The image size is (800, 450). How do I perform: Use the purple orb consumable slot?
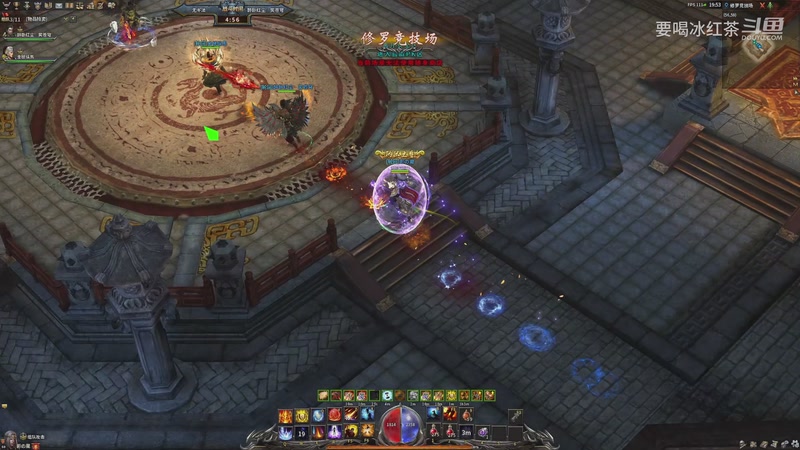pyautogui.click(x=482, y=432)
